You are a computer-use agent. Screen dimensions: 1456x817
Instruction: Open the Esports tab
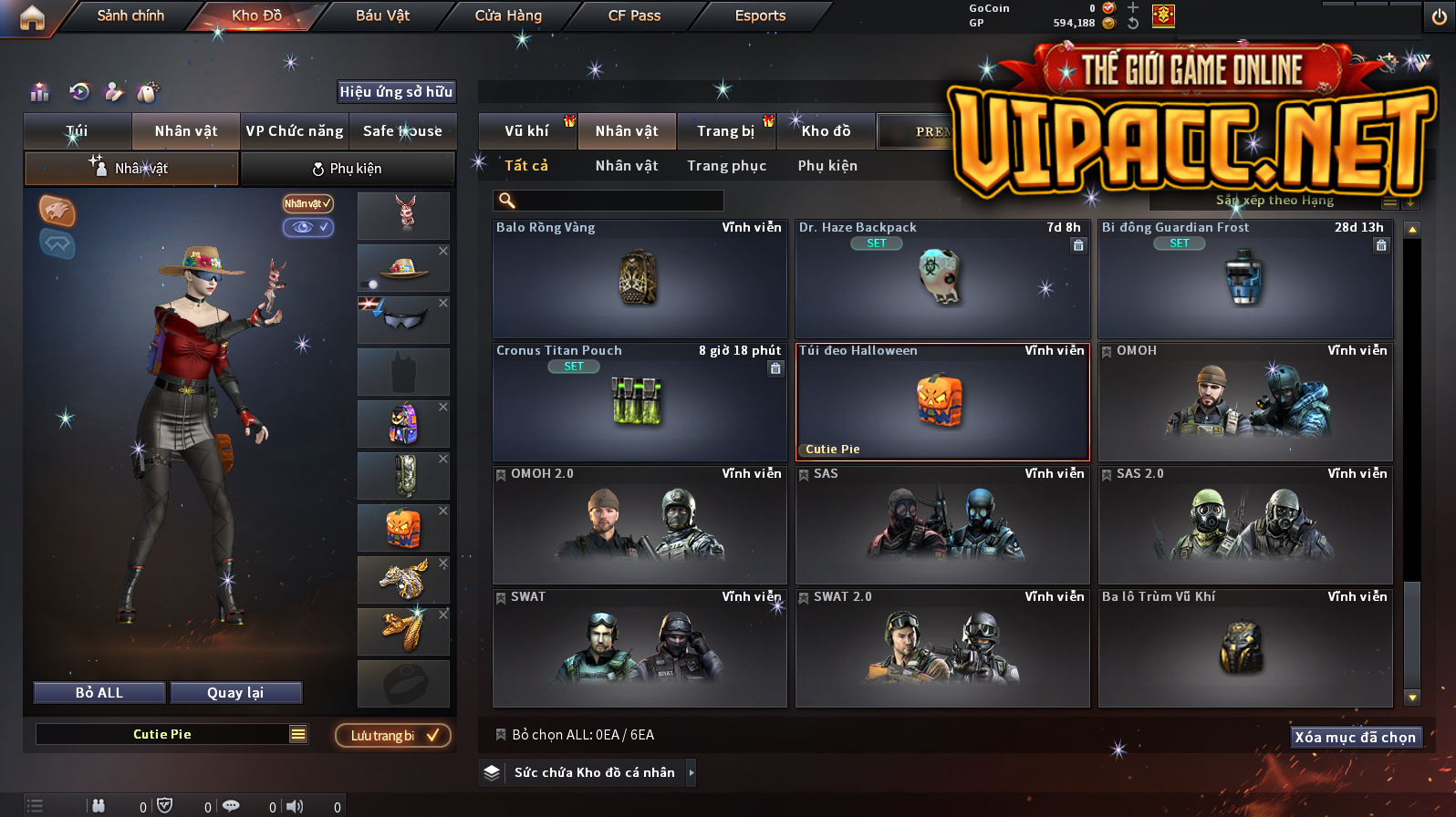pos(760,16)
